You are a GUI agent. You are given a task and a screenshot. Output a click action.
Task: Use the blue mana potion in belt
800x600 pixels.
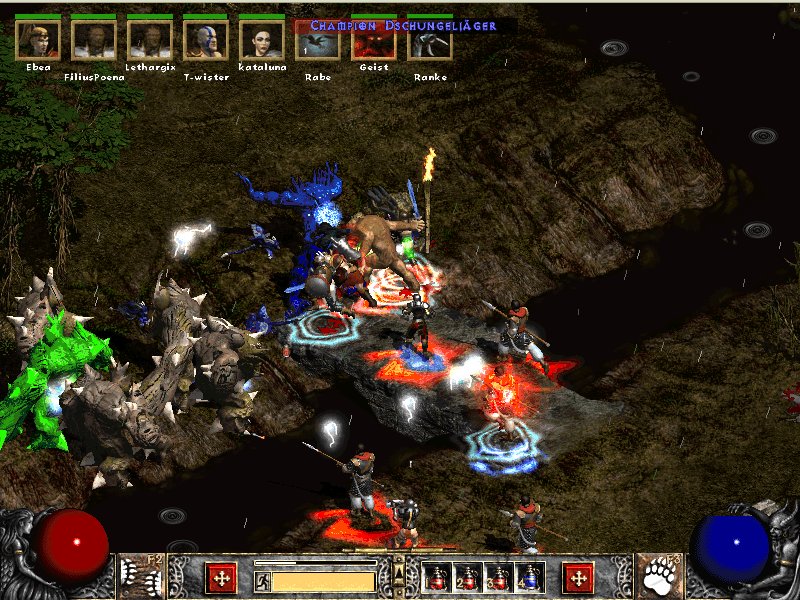coord(527,577)
